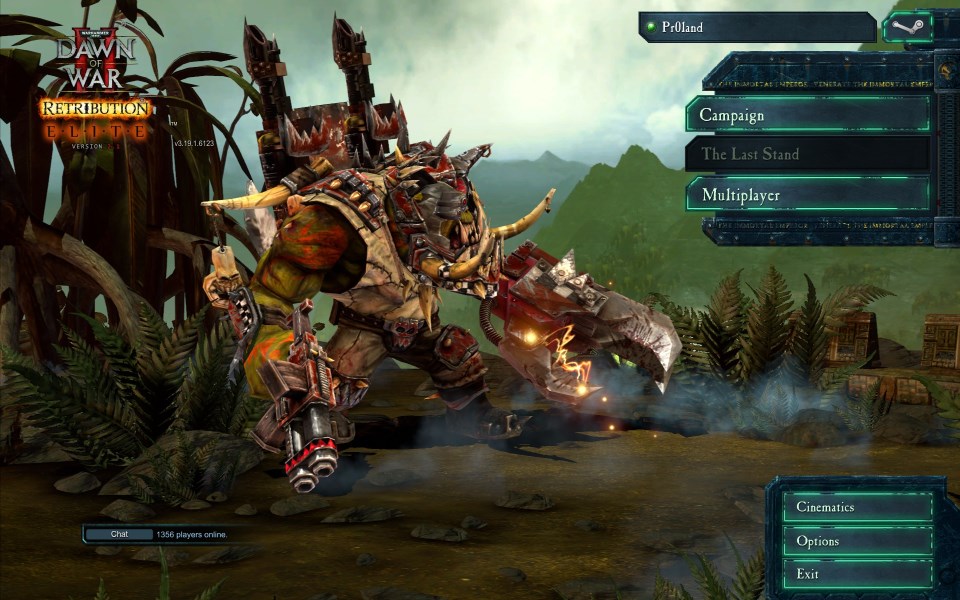Click the Steam icon button

pyautogui.click(x=907, y=27)
